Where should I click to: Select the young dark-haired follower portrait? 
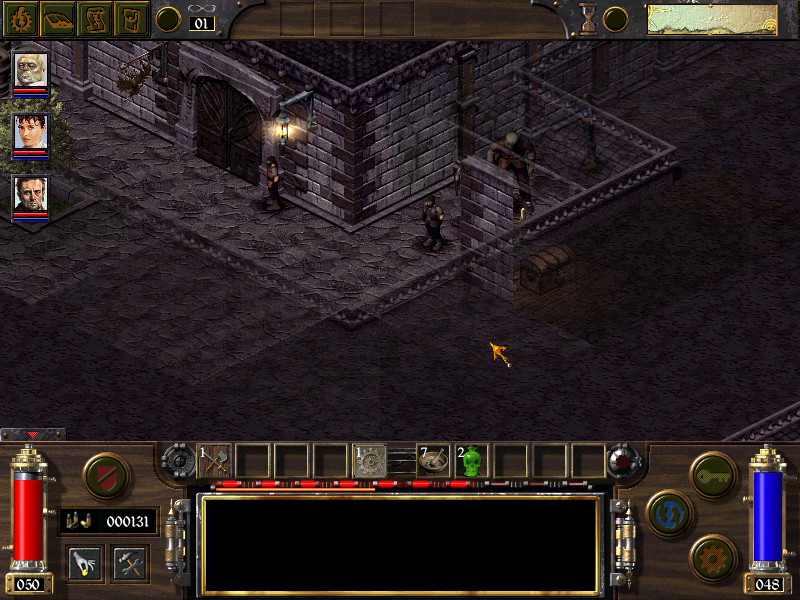[x=30, y=132]
